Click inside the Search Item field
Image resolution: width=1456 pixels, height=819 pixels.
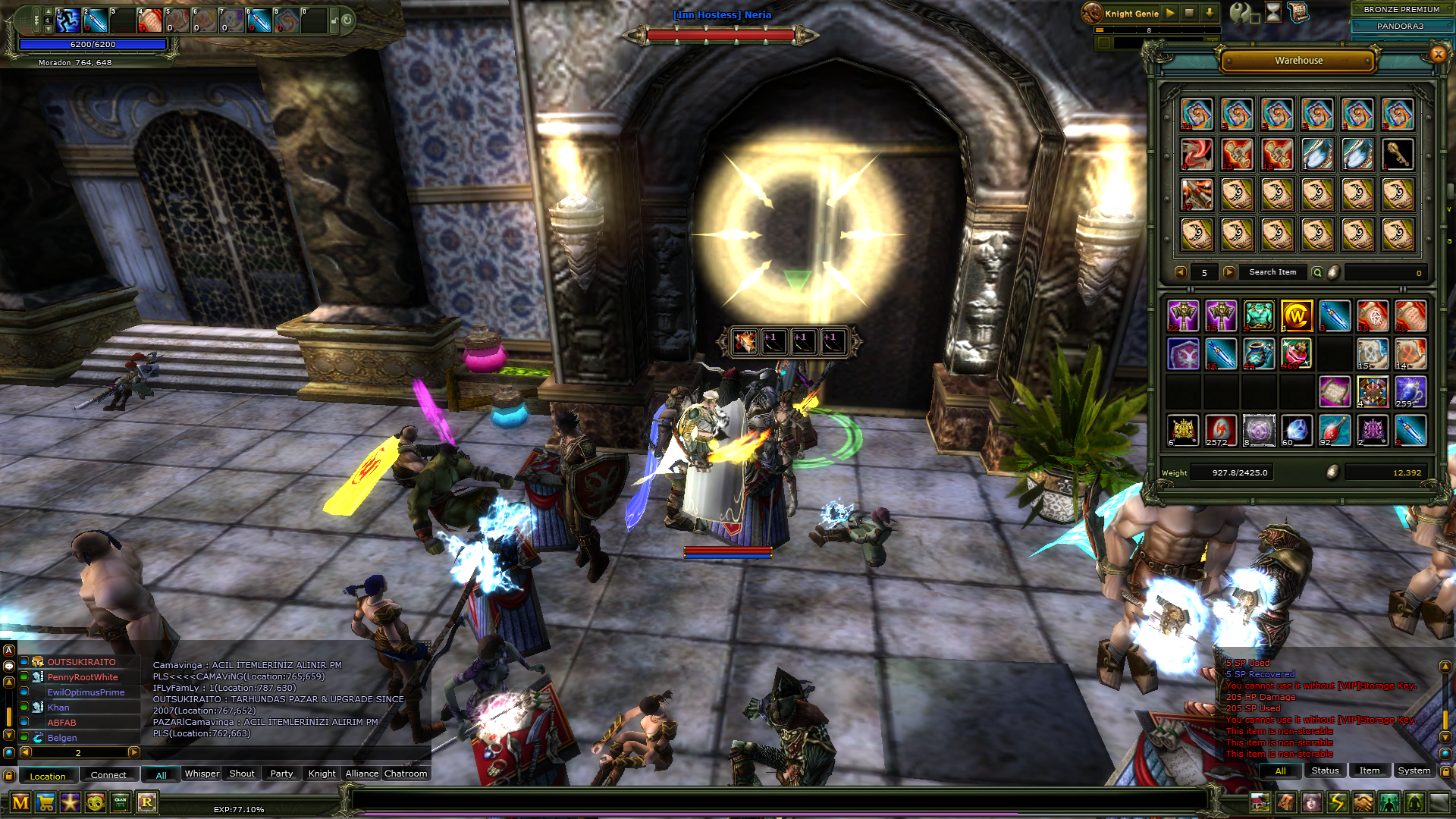tap(1272, 272)
